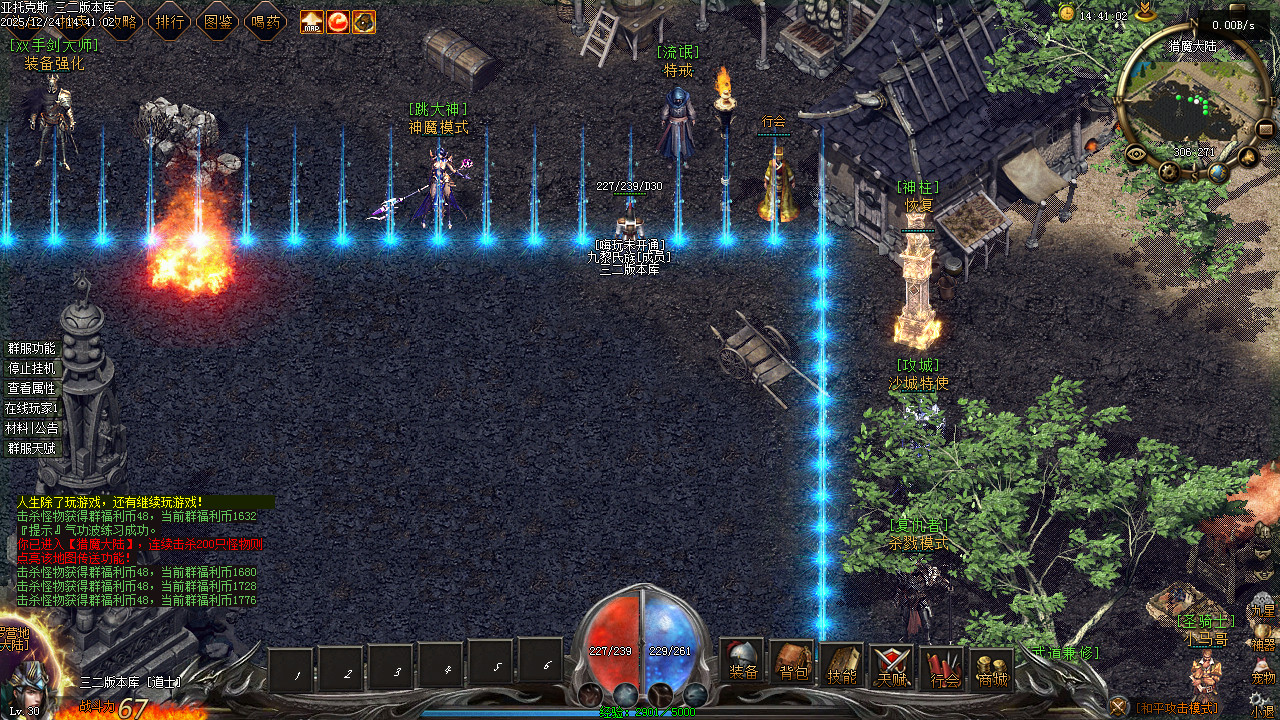Click the 喝药 potion button
Screen dimensions: 1280x720
266,21
